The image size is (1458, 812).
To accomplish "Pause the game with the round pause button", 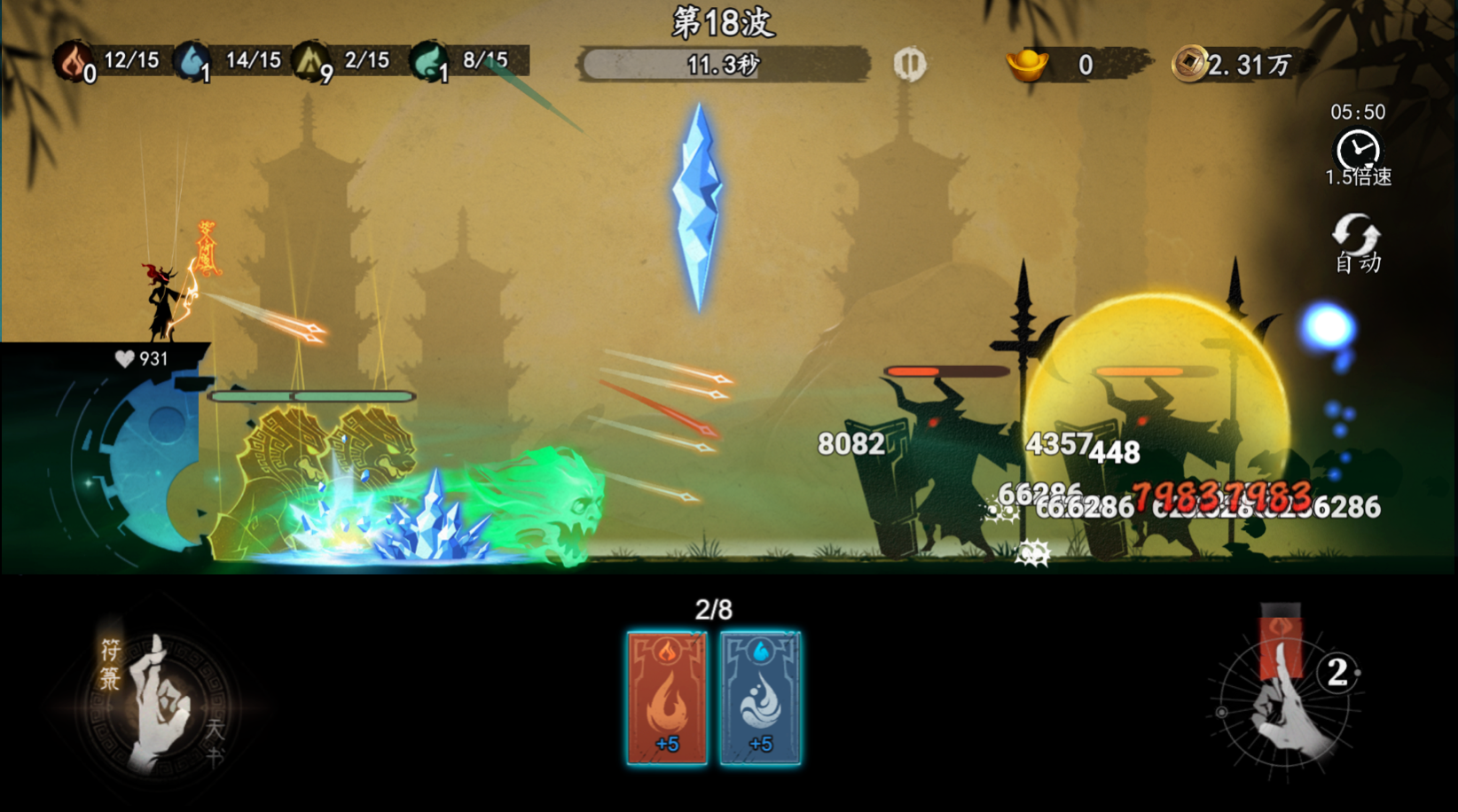I will [x=909, y=64].
